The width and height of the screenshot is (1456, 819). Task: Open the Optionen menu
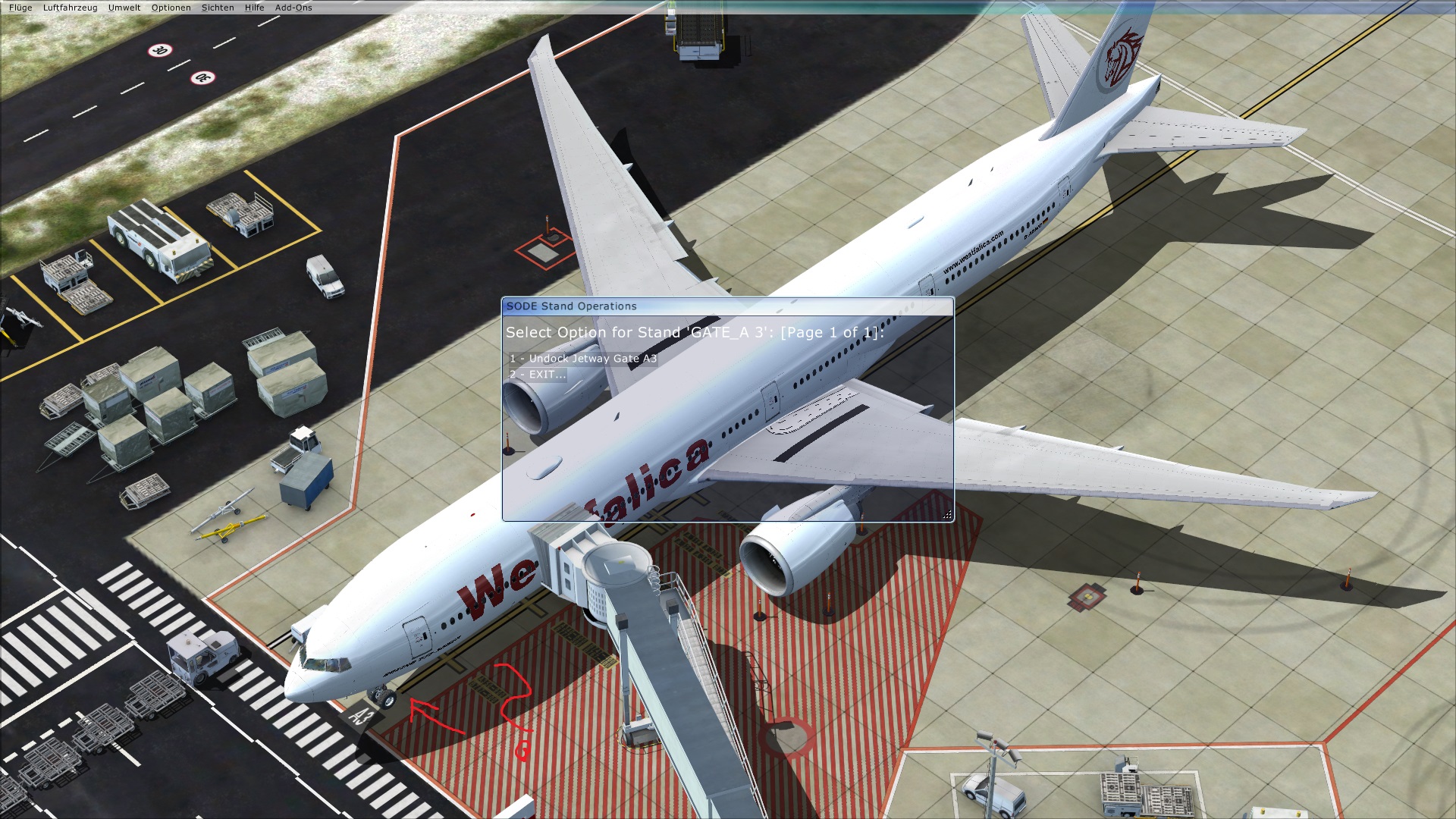pyautogui.click(x=171, y=8)
